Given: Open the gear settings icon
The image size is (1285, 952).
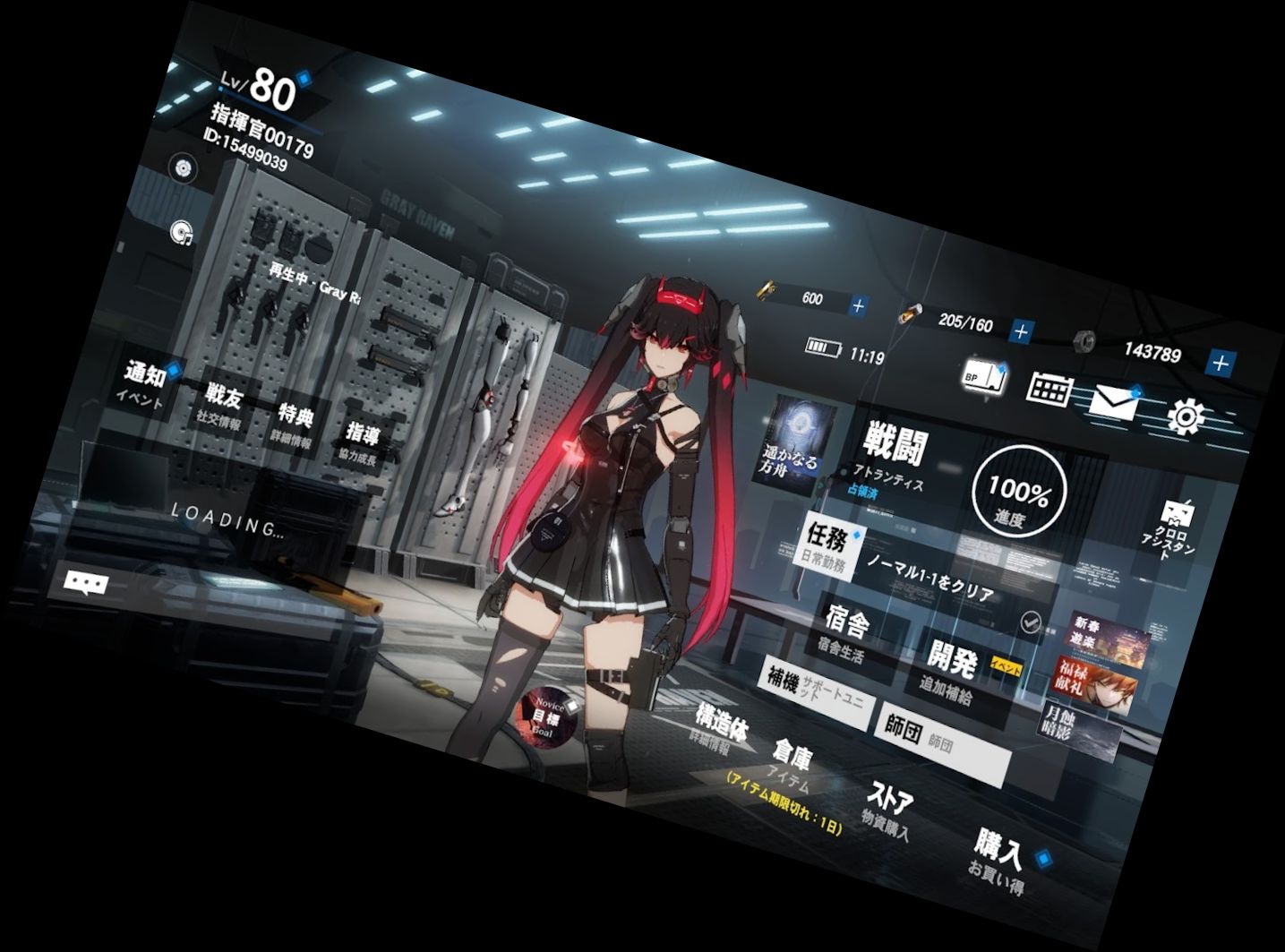Looking at the screenshot, I should click(1186, 416).
